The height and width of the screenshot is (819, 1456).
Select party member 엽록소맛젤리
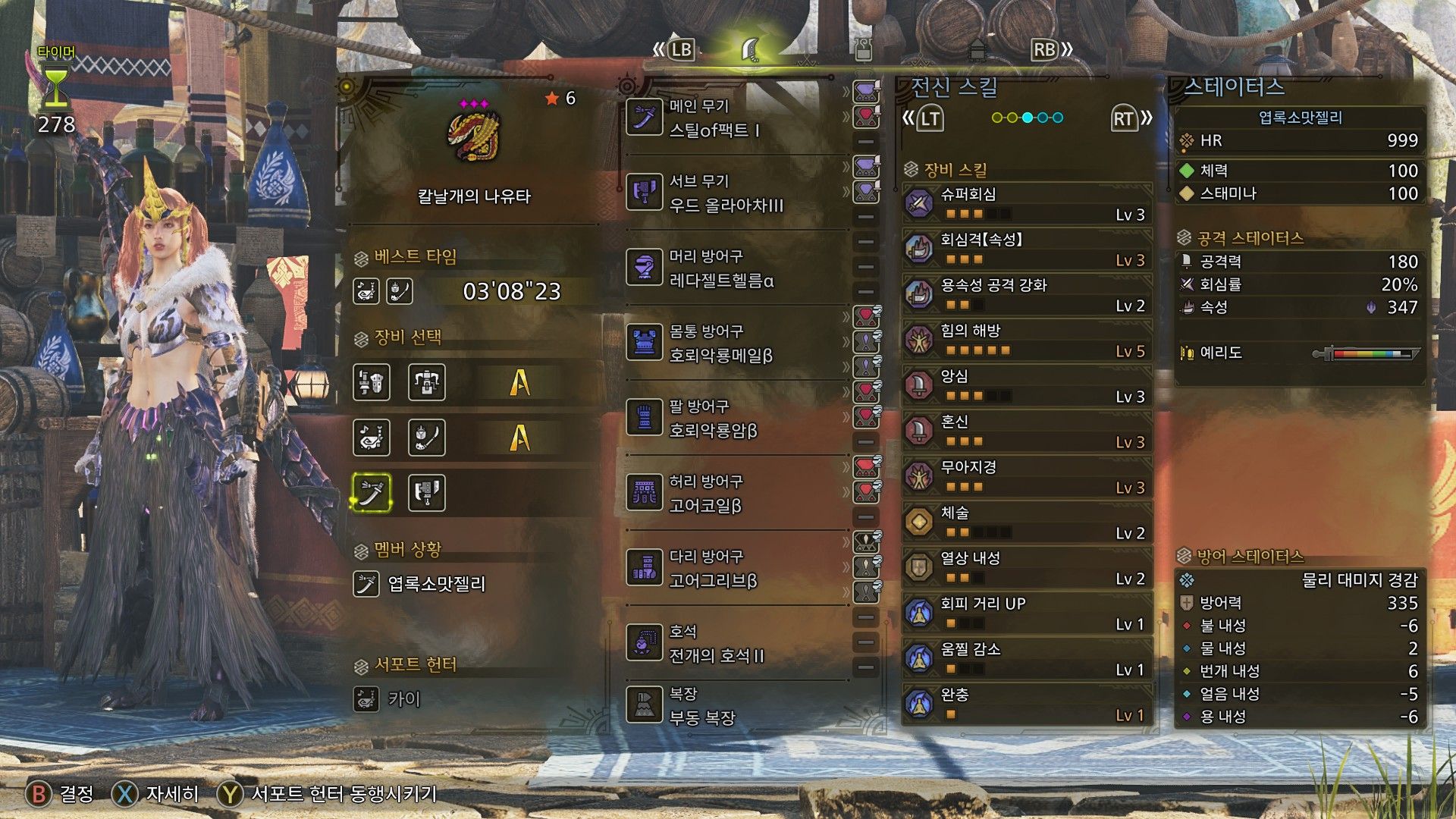(435, 585)
